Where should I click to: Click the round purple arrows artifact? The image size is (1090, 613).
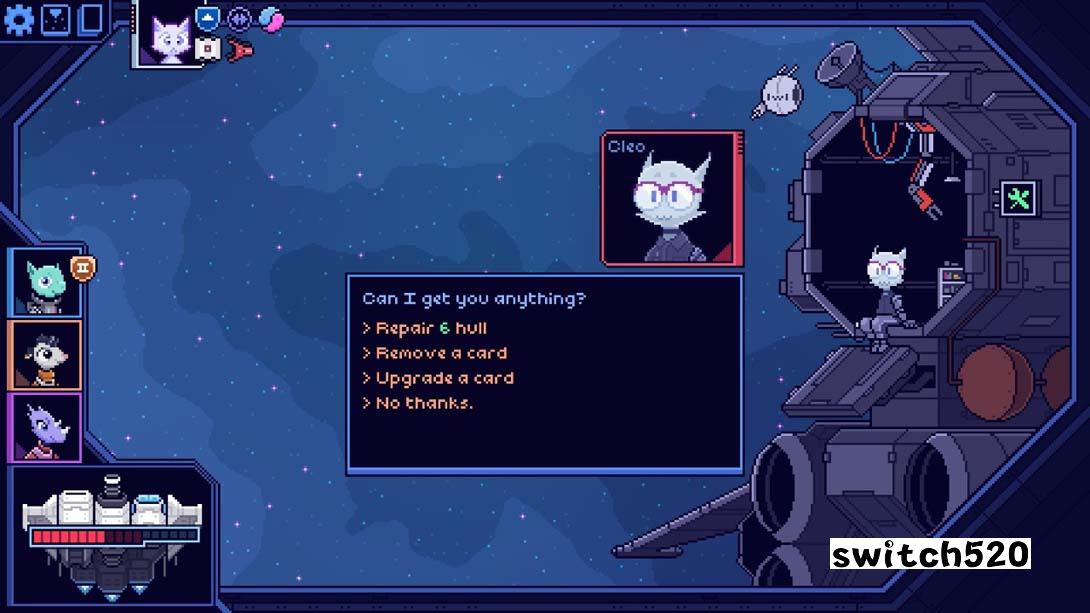239,17
